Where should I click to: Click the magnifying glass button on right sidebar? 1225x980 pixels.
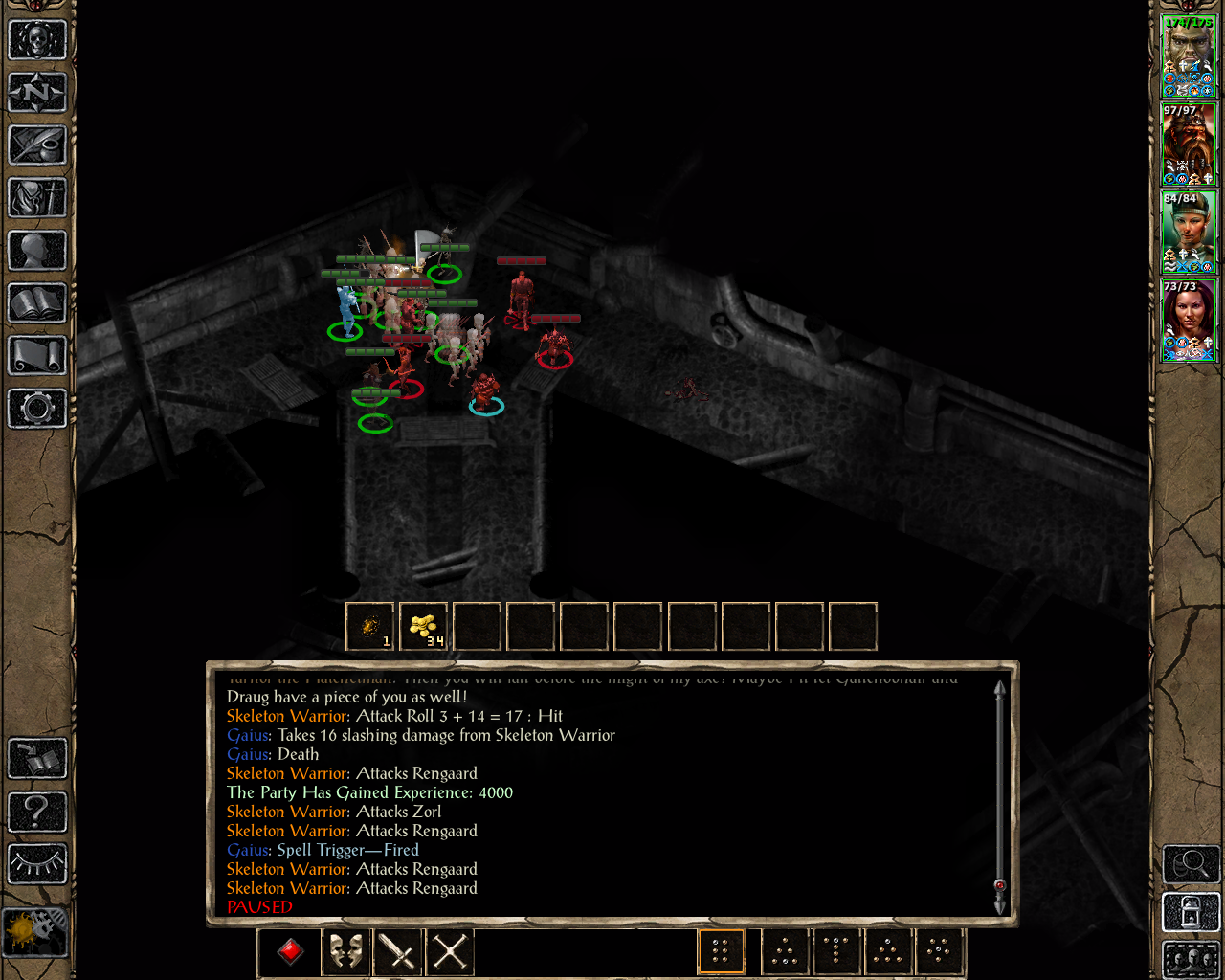pyautogui.click(x=1190, y=864)
